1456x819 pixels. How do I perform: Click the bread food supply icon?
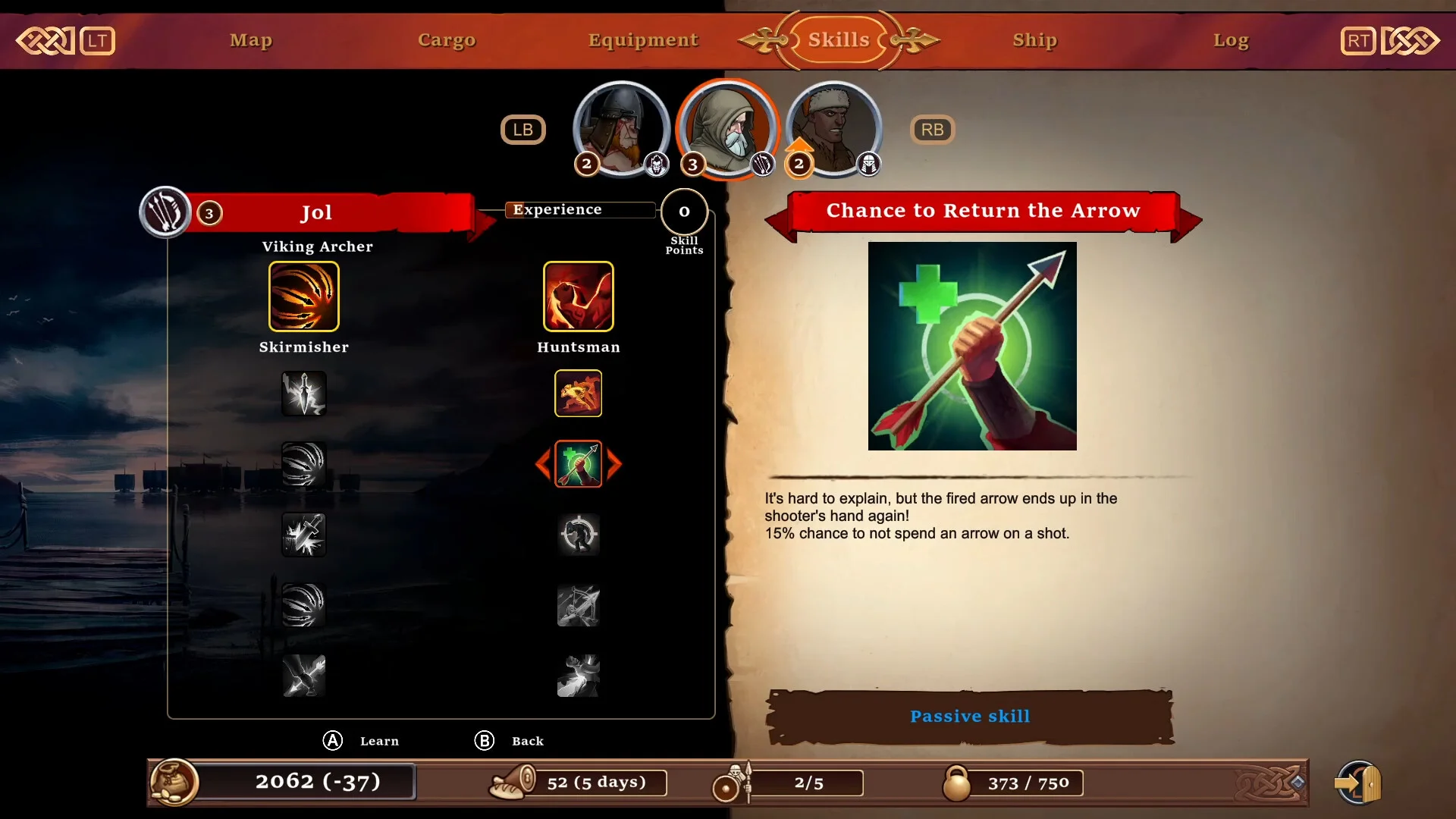click(x=513, y=783)
